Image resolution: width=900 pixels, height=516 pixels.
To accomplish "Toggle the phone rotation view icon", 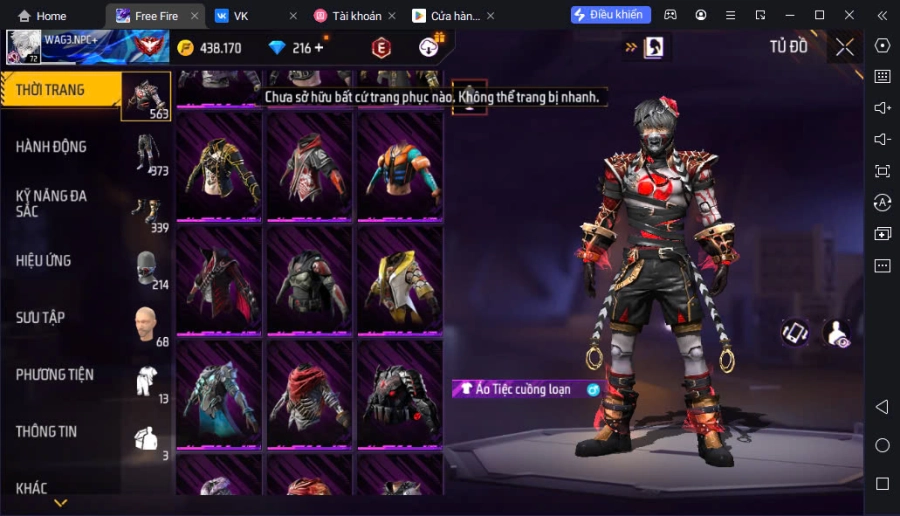I will pyautogui.click(x=795, y=333).
